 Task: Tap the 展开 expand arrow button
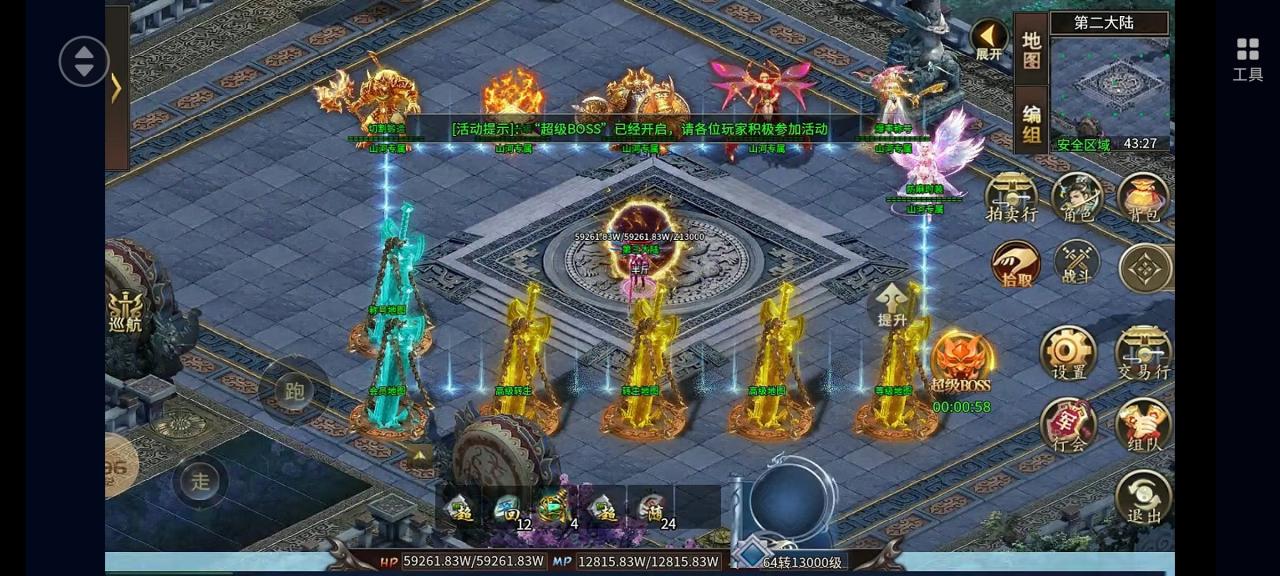tap(989, 41)
